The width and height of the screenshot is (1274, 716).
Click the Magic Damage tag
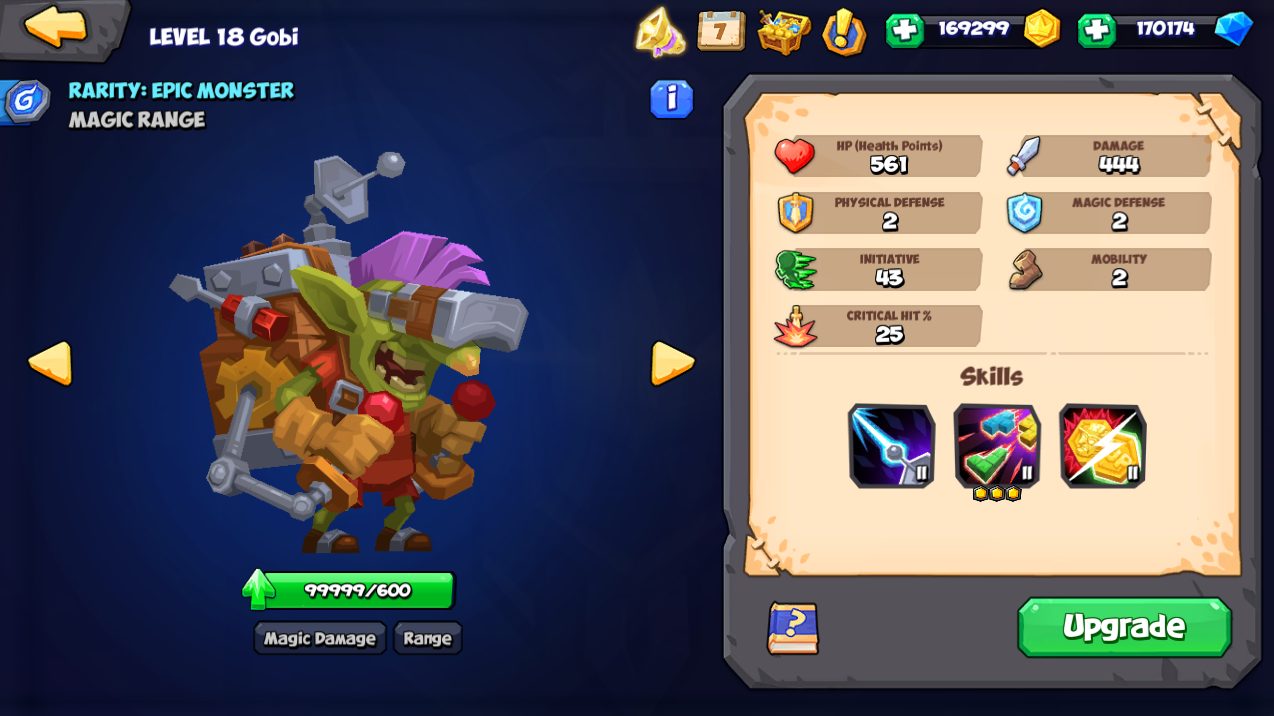pyautogui.click(x=320, y=638)
